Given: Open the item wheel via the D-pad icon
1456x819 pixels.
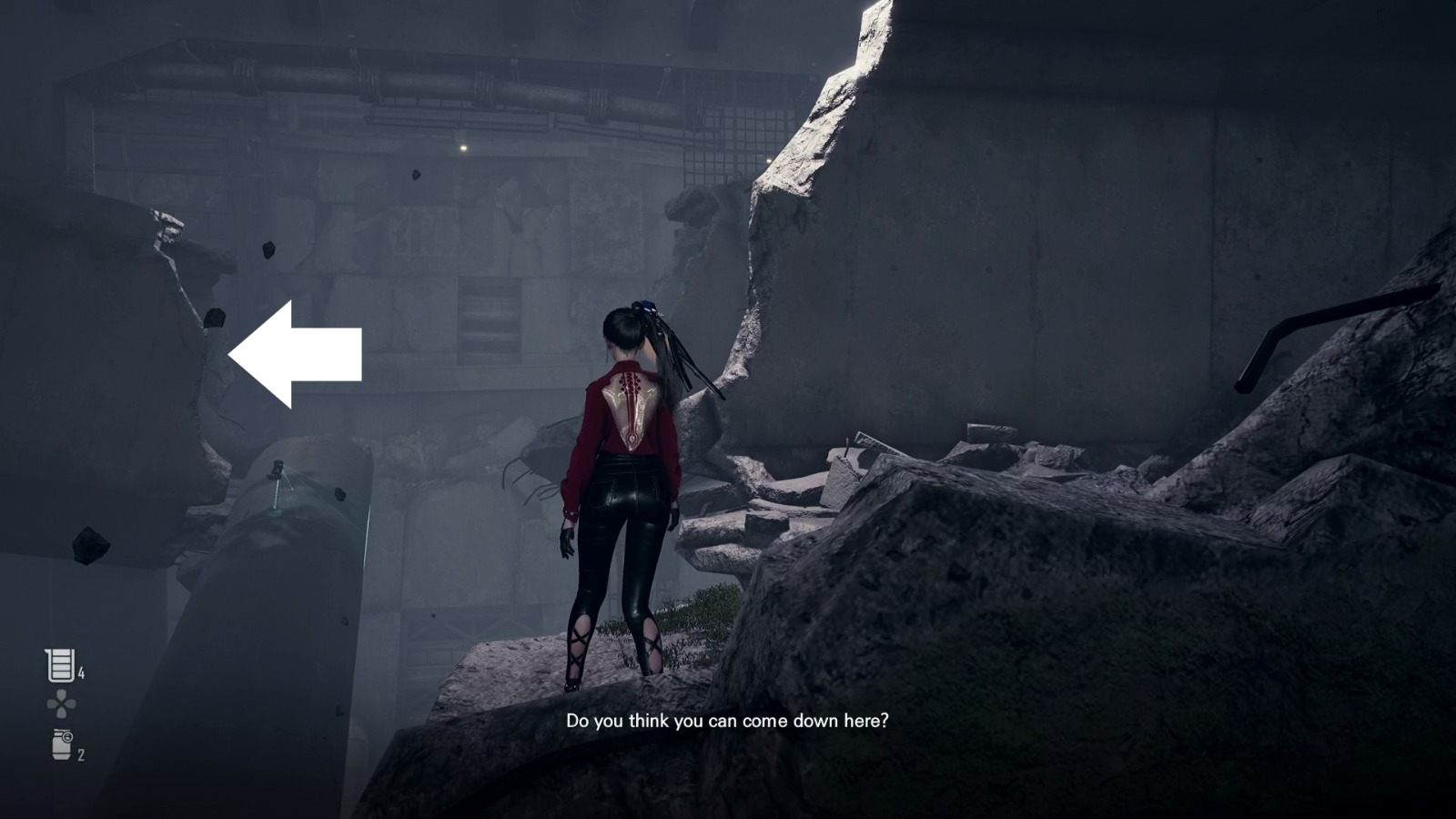Looking at the screenshot, I should click(62, 703).
